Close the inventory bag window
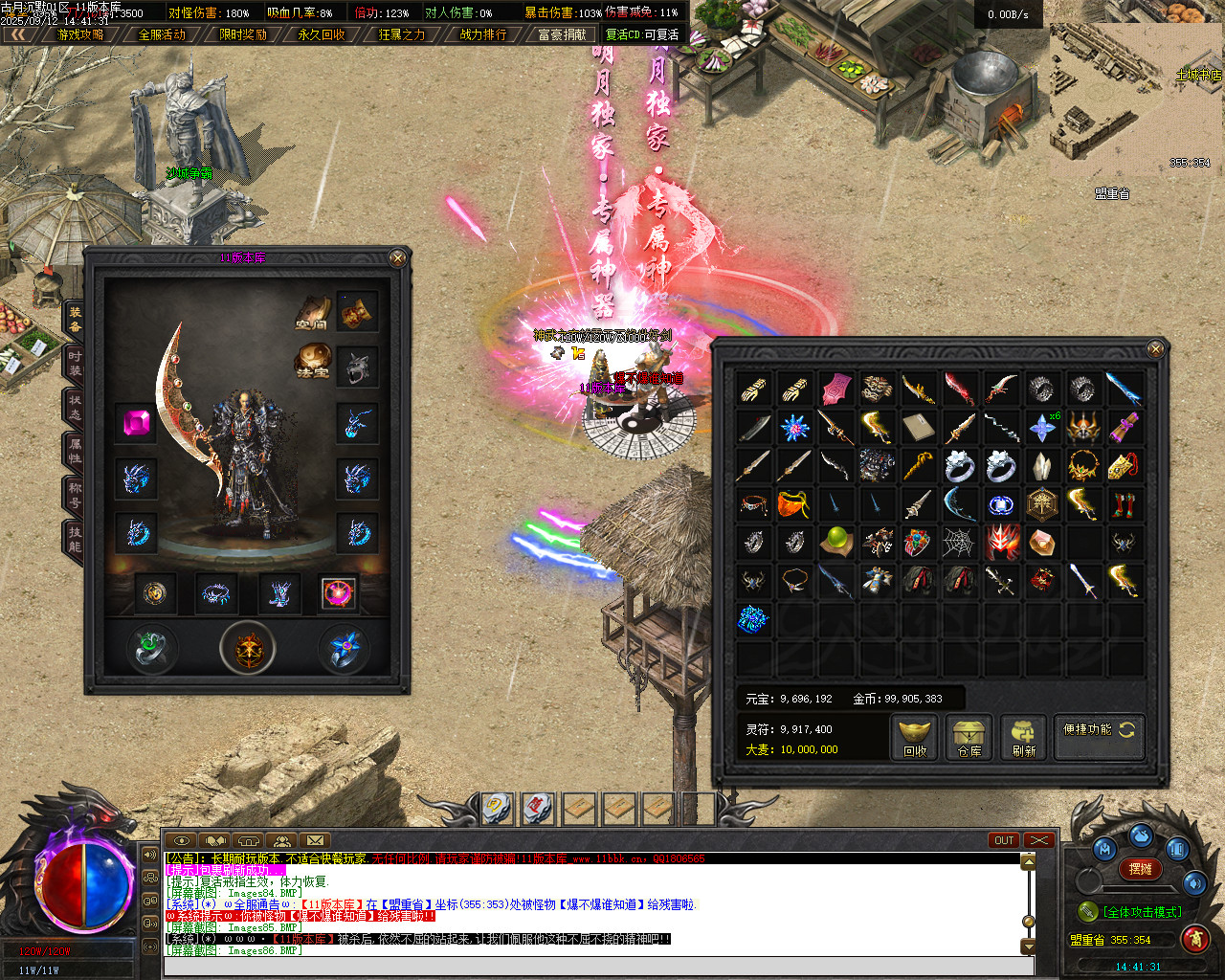The image size is (1225, 980). point(1155,349)
